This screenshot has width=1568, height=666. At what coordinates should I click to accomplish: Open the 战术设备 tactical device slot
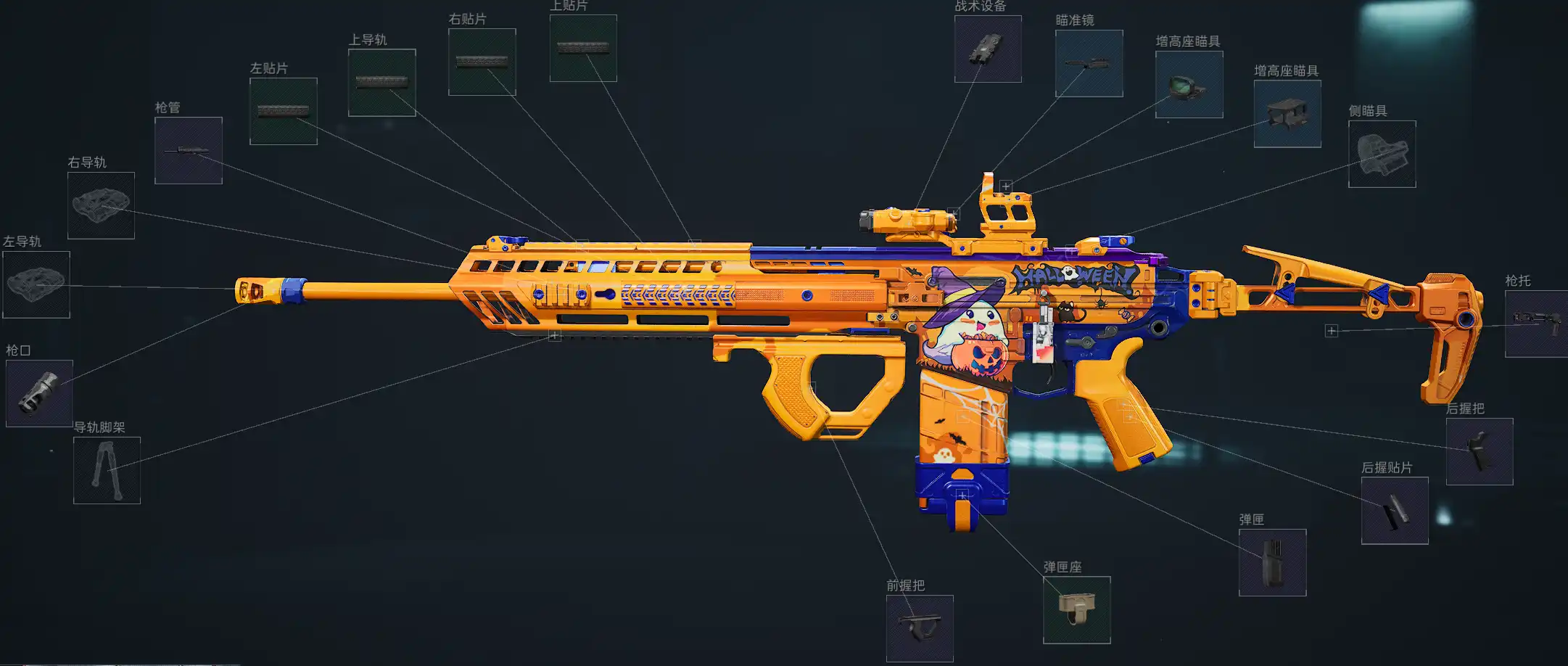(x=988, y=49)
